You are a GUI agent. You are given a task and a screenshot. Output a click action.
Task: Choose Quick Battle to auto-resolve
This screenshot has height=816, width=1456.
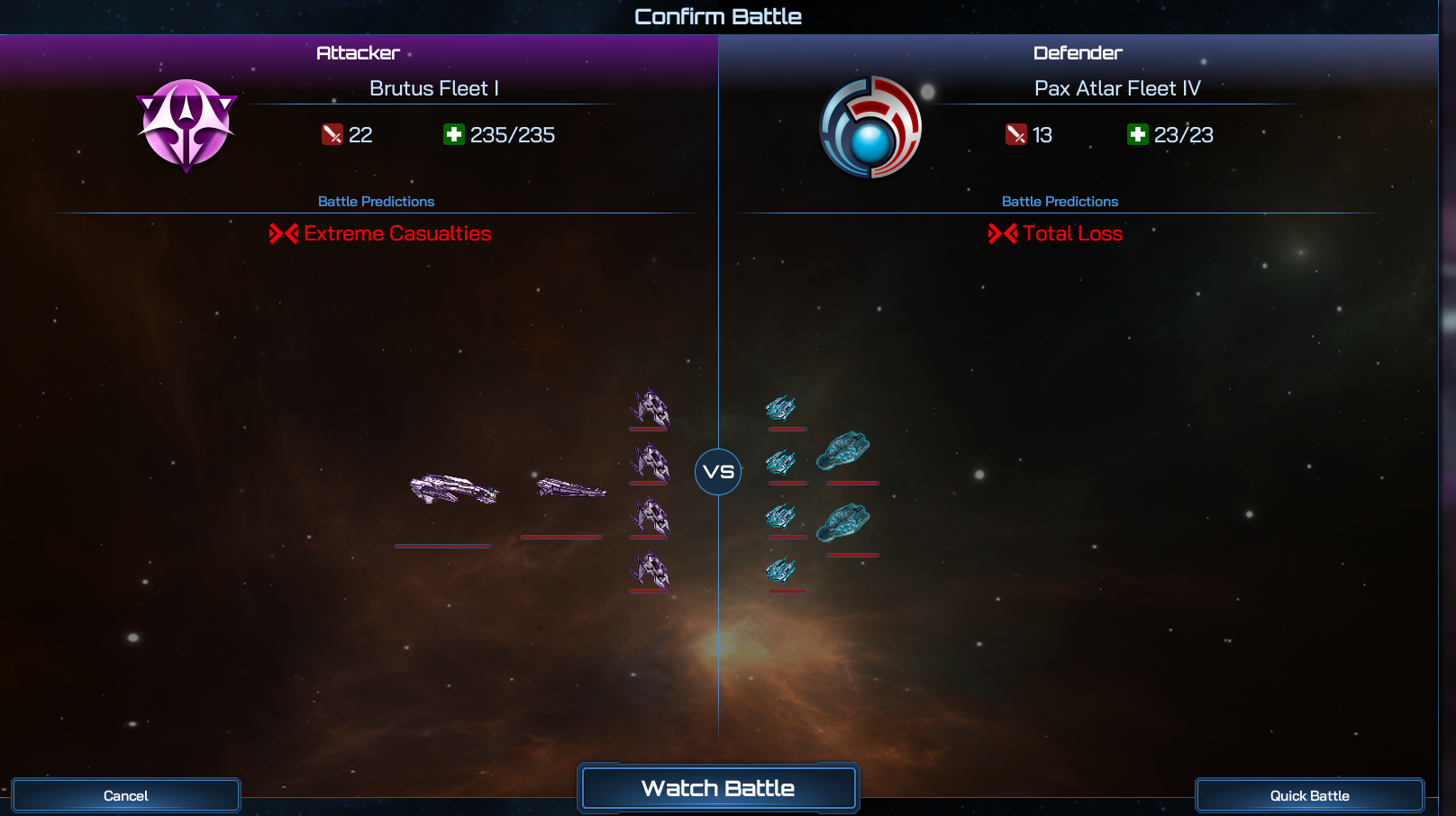point(1309,795)
